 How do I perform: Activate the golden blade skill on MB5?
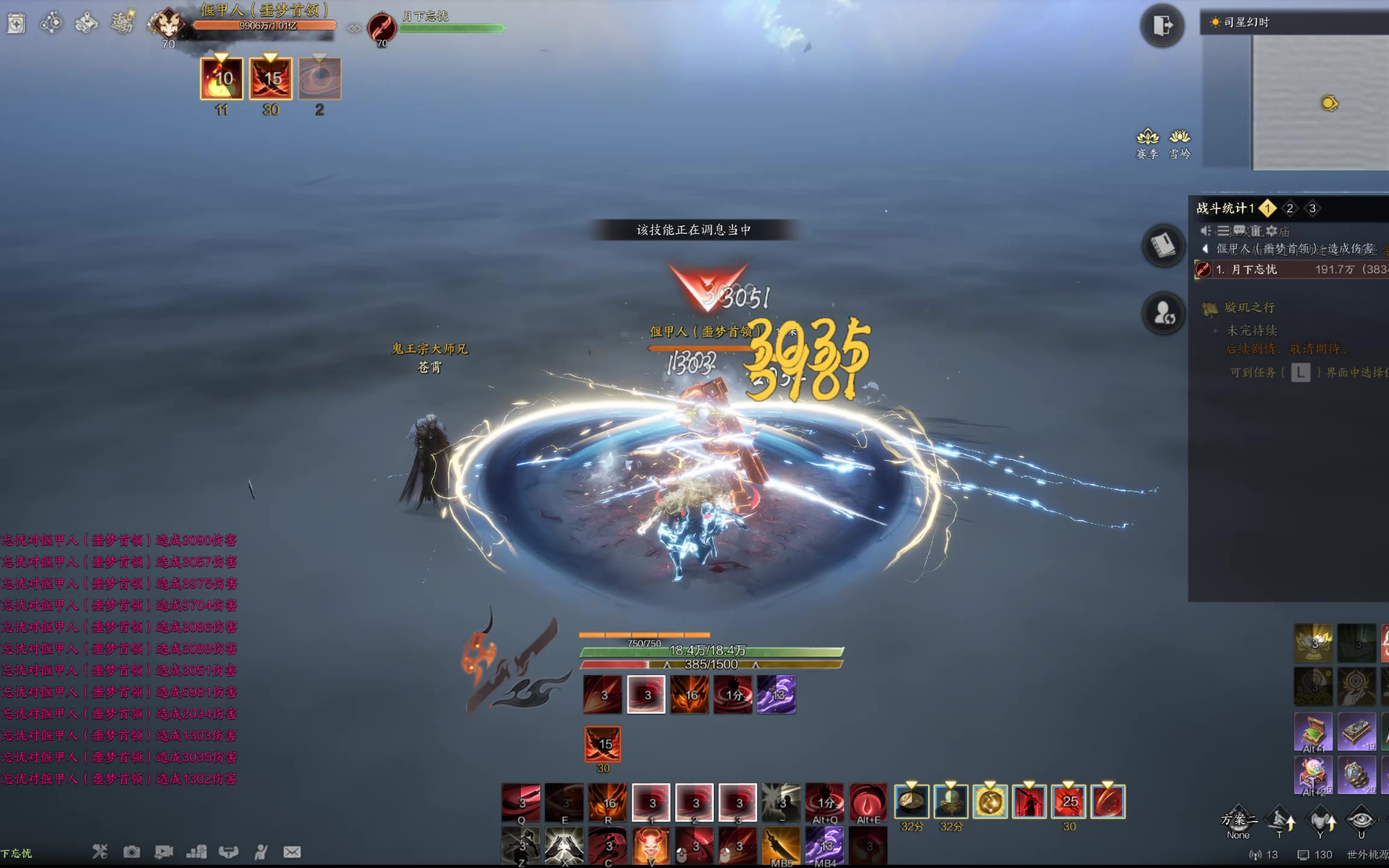coord(781,845)
